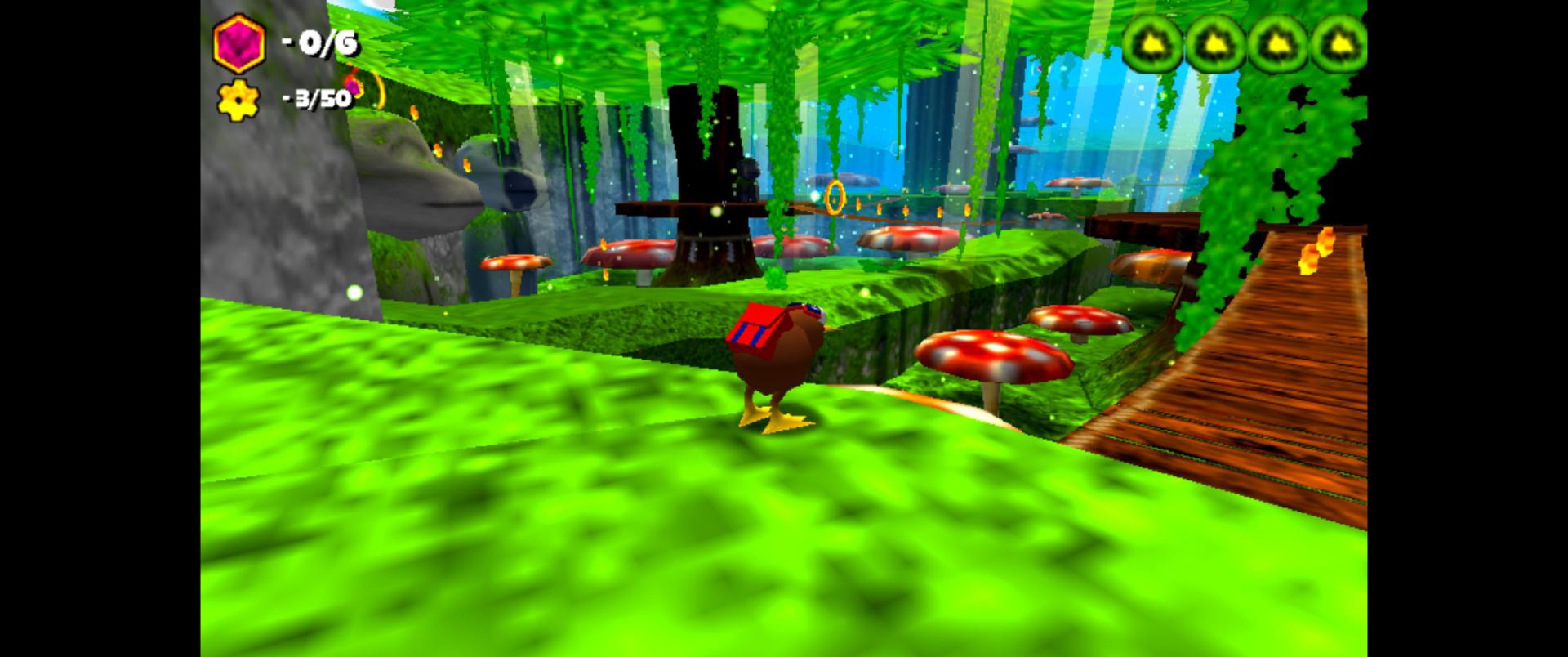Click the golden ring floating near the tree
This screenshot has height=657, width=1568.
click(835, 197)
